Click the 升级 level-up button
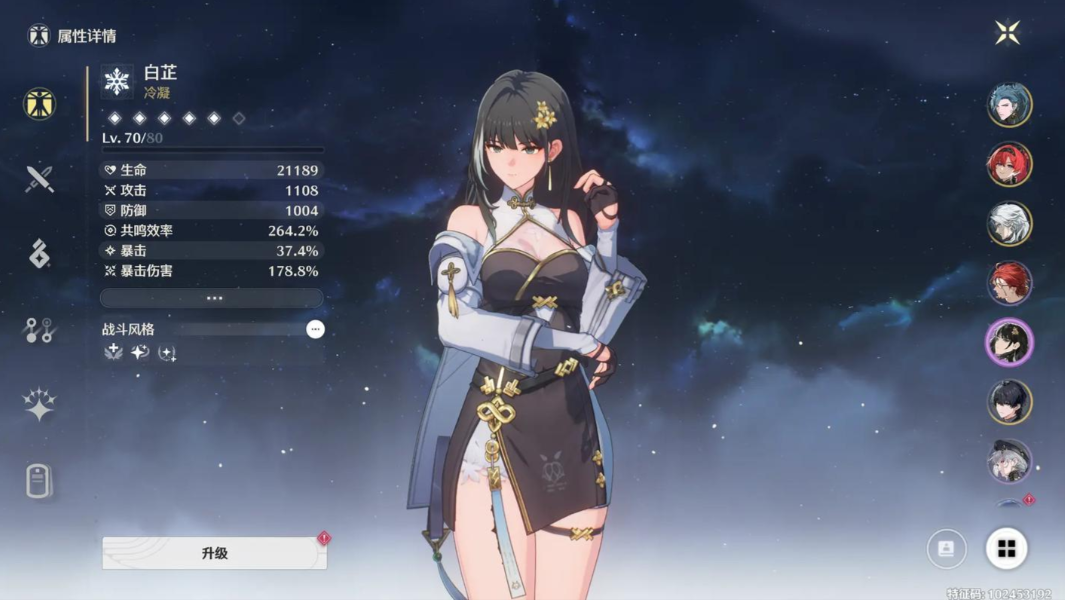 coord(214,553)
